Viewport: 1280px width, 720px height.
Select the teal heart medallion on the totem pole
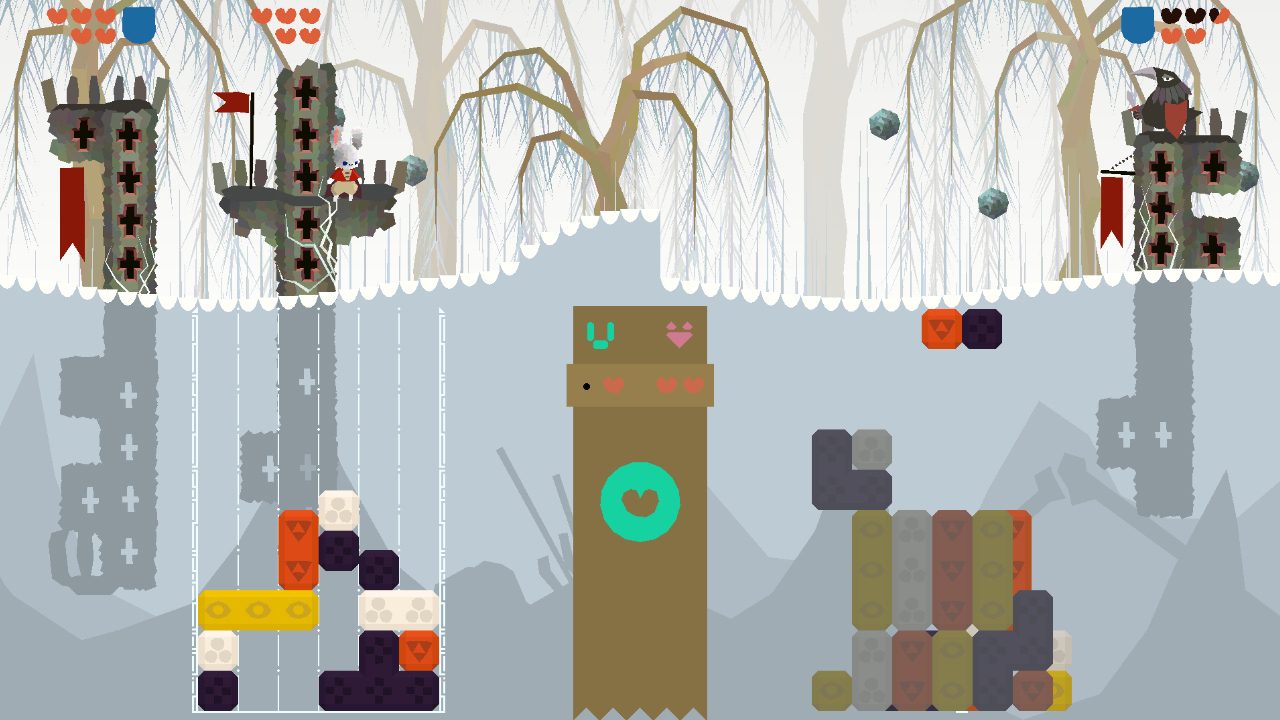pyautogui.click(x=640, y=500)
